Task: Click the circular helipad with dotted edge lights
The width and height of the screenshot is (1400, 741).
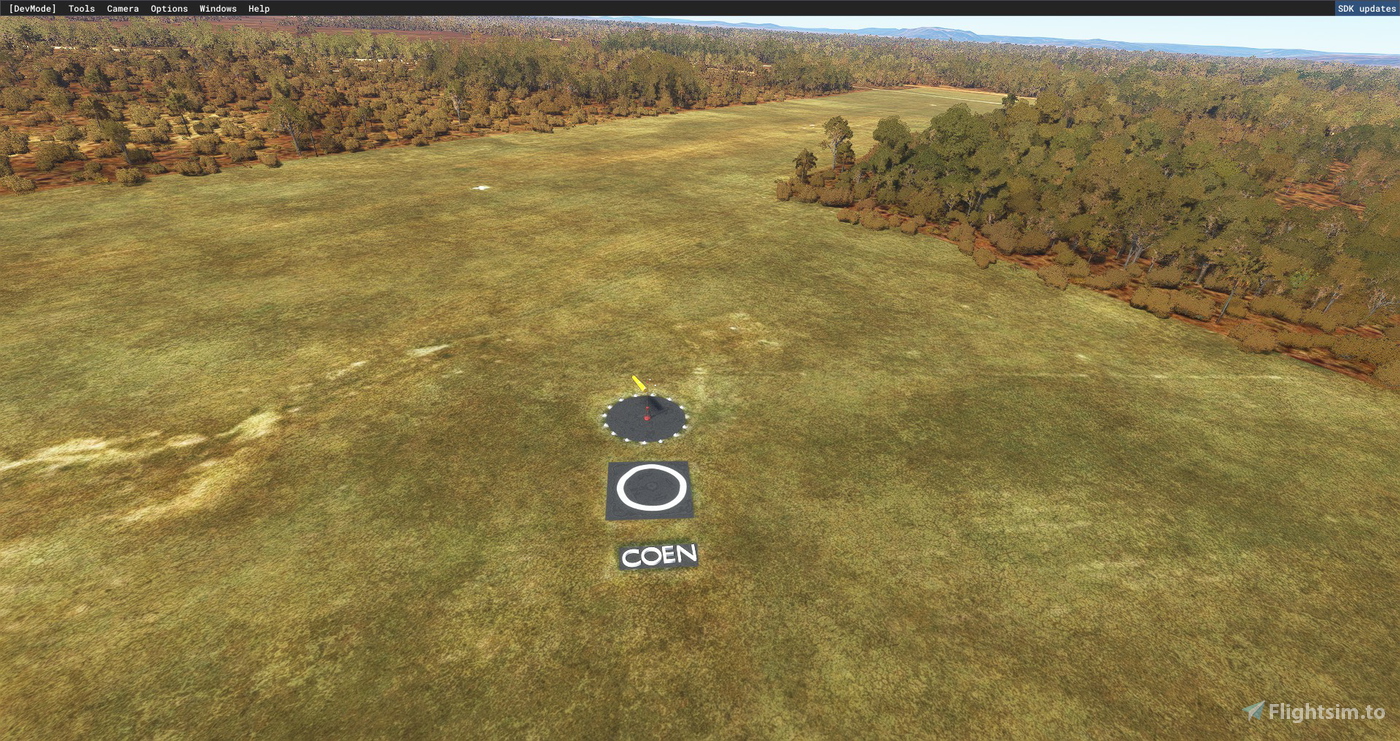Action: point(645,419)
